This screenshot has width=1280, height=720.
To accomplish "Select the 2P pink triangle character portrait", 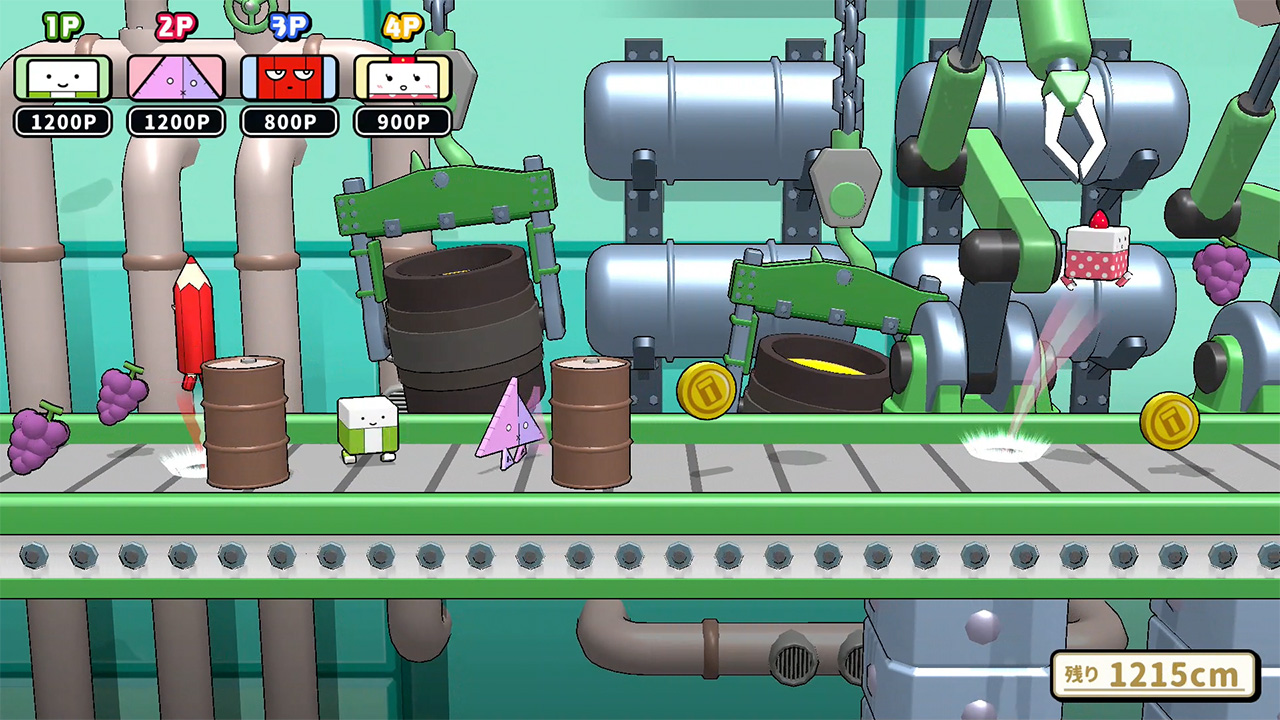I will (x=176, y=78).
